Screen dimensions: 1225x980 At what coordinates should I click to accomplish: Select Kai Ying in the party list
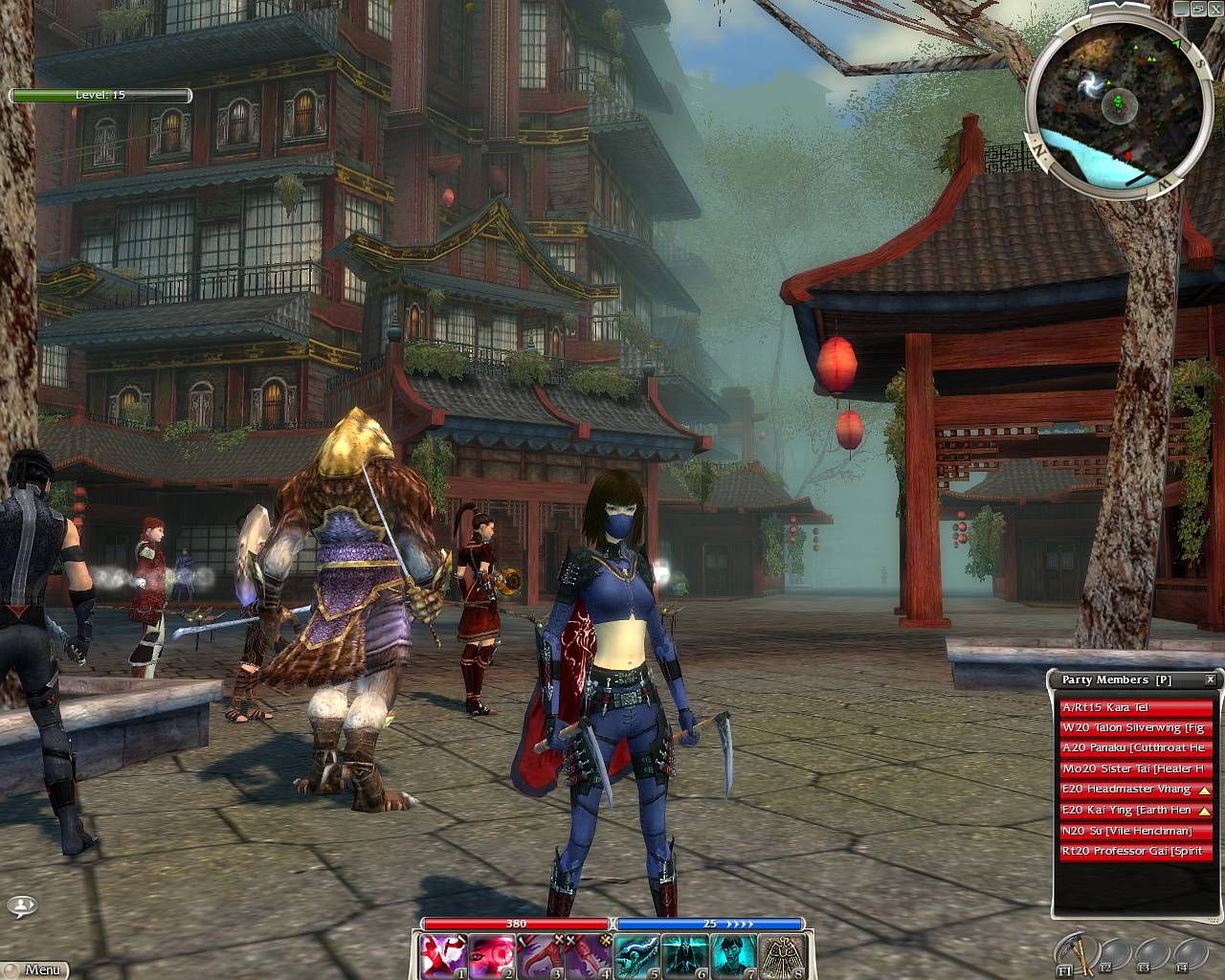coord(1126,811)
